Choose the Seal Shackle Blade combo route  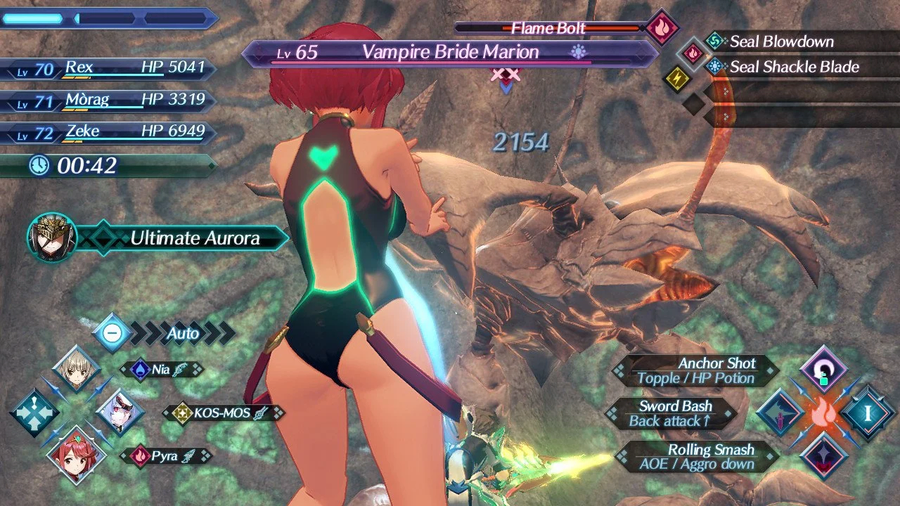[x=782, y=68]
